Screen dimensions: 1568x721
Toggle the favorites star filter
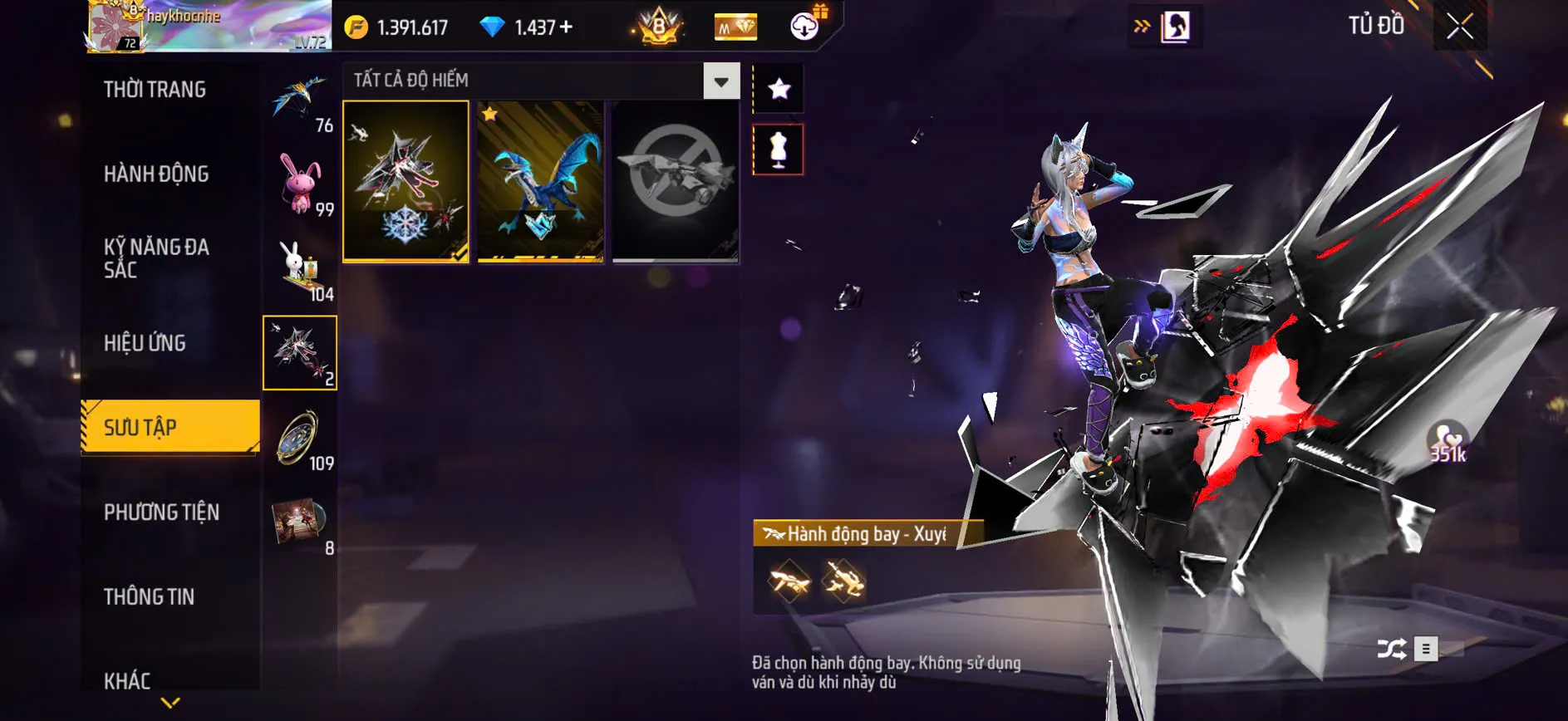point(778,87)
